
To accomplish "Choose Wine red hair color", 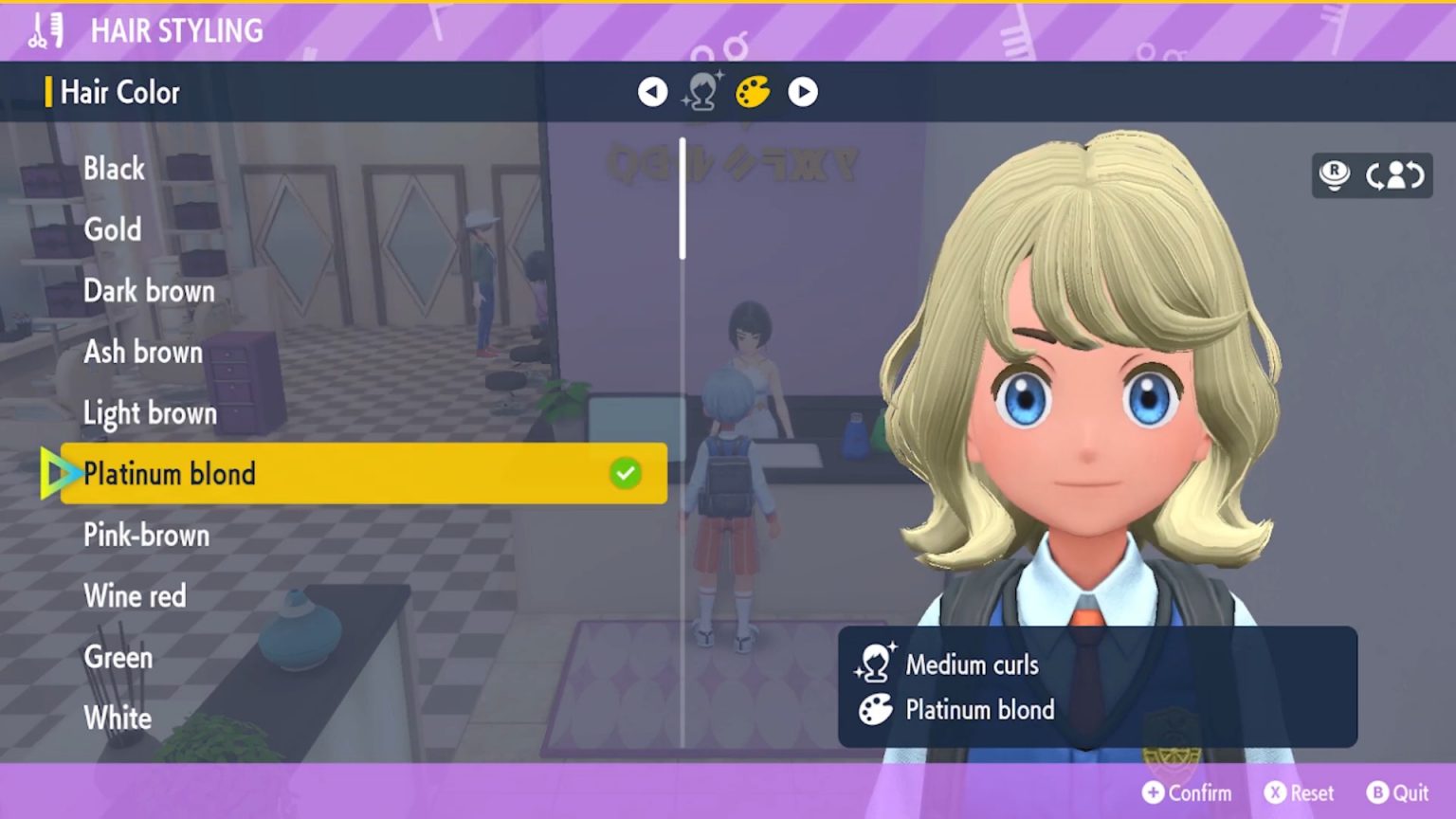I will coord(135,596).
